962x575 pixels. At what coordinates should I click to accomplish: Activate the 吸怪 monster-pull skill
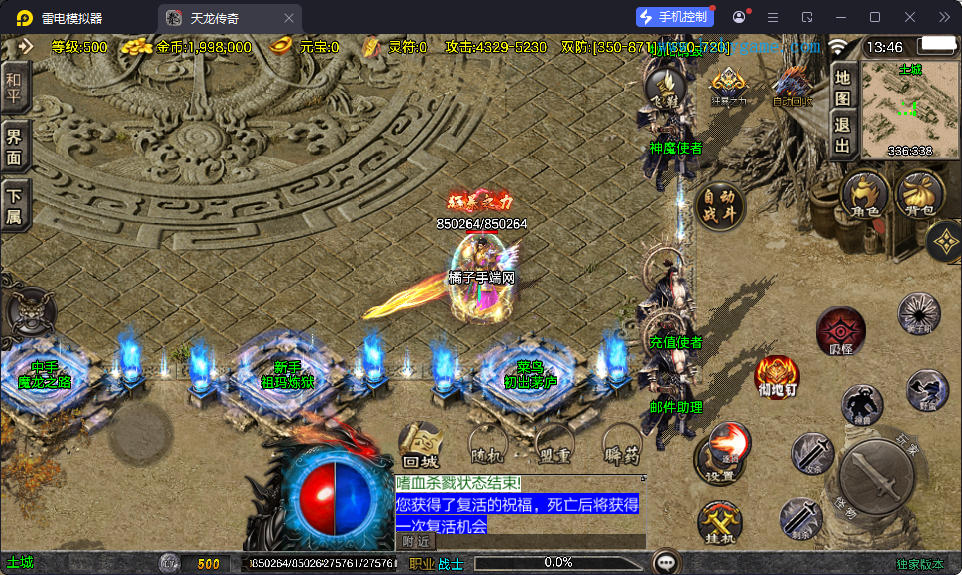tap(840, 332)
